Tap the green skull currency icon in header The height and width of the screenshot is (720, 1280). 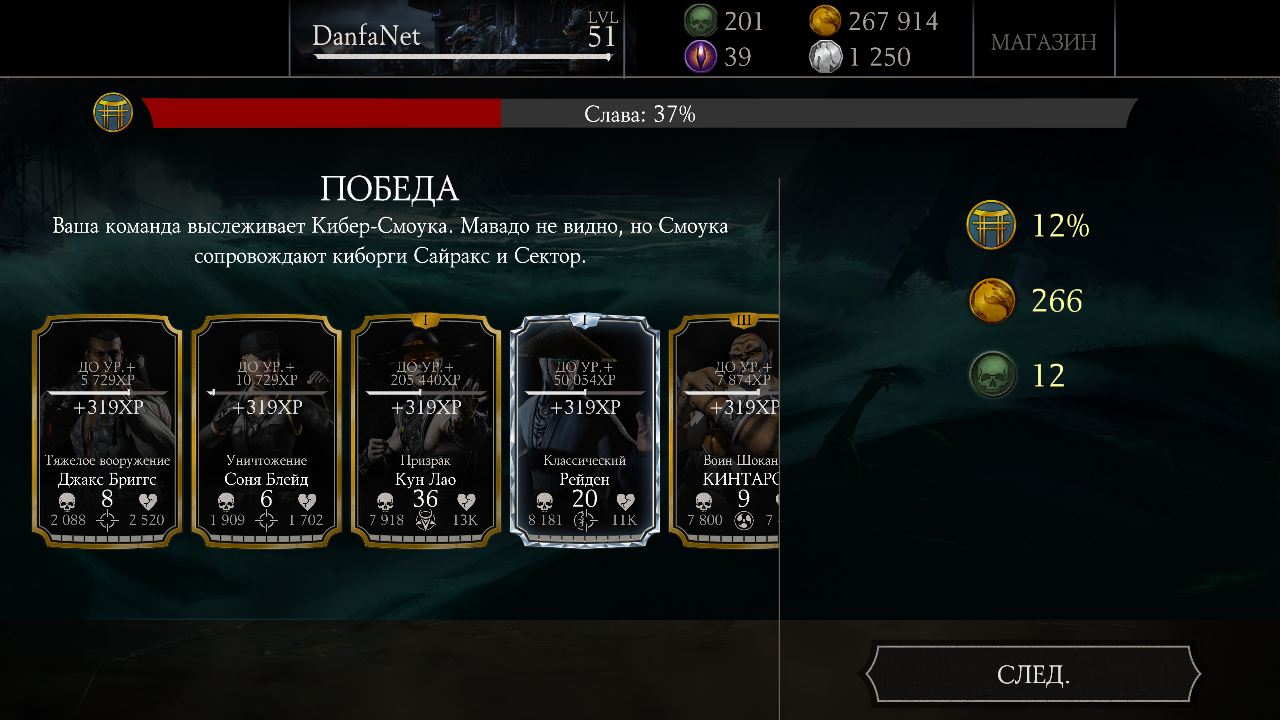coord(700,21)
